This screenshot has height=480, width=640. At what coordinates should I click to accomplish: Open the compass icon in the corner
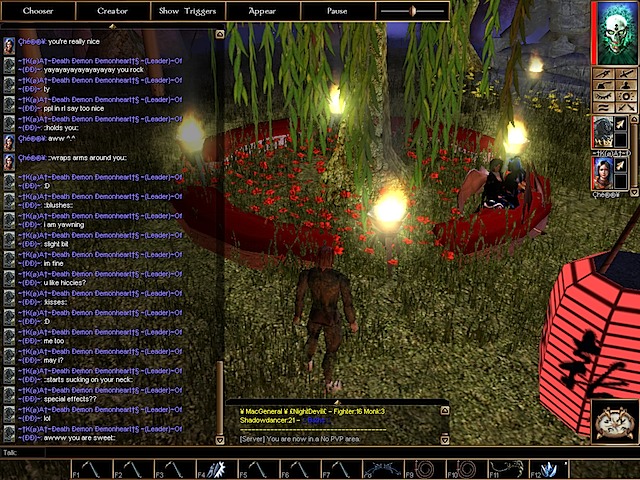[x=611, y=422]
